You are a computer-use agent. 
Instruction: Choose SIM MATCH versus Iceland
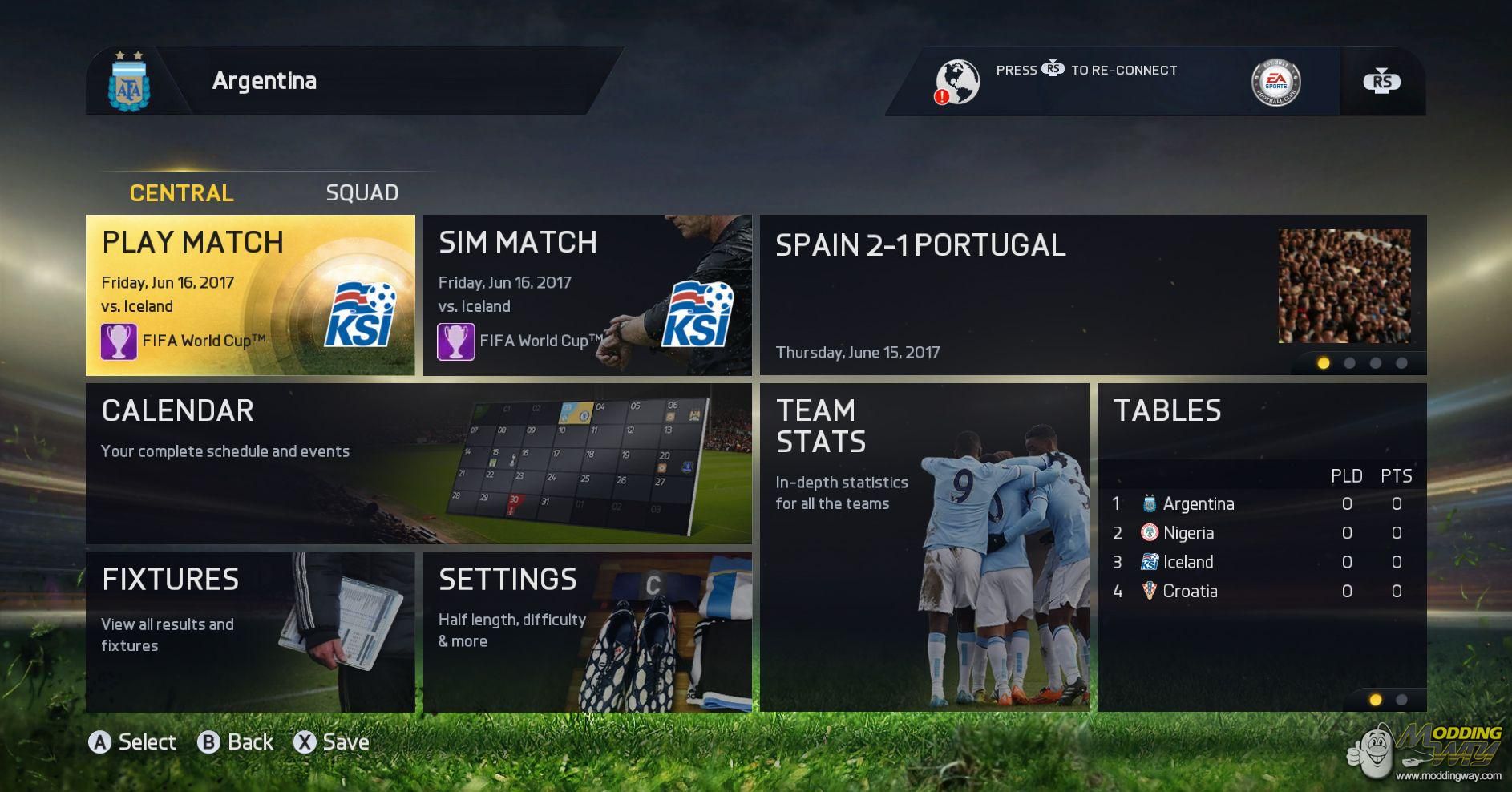click(587, 295)
